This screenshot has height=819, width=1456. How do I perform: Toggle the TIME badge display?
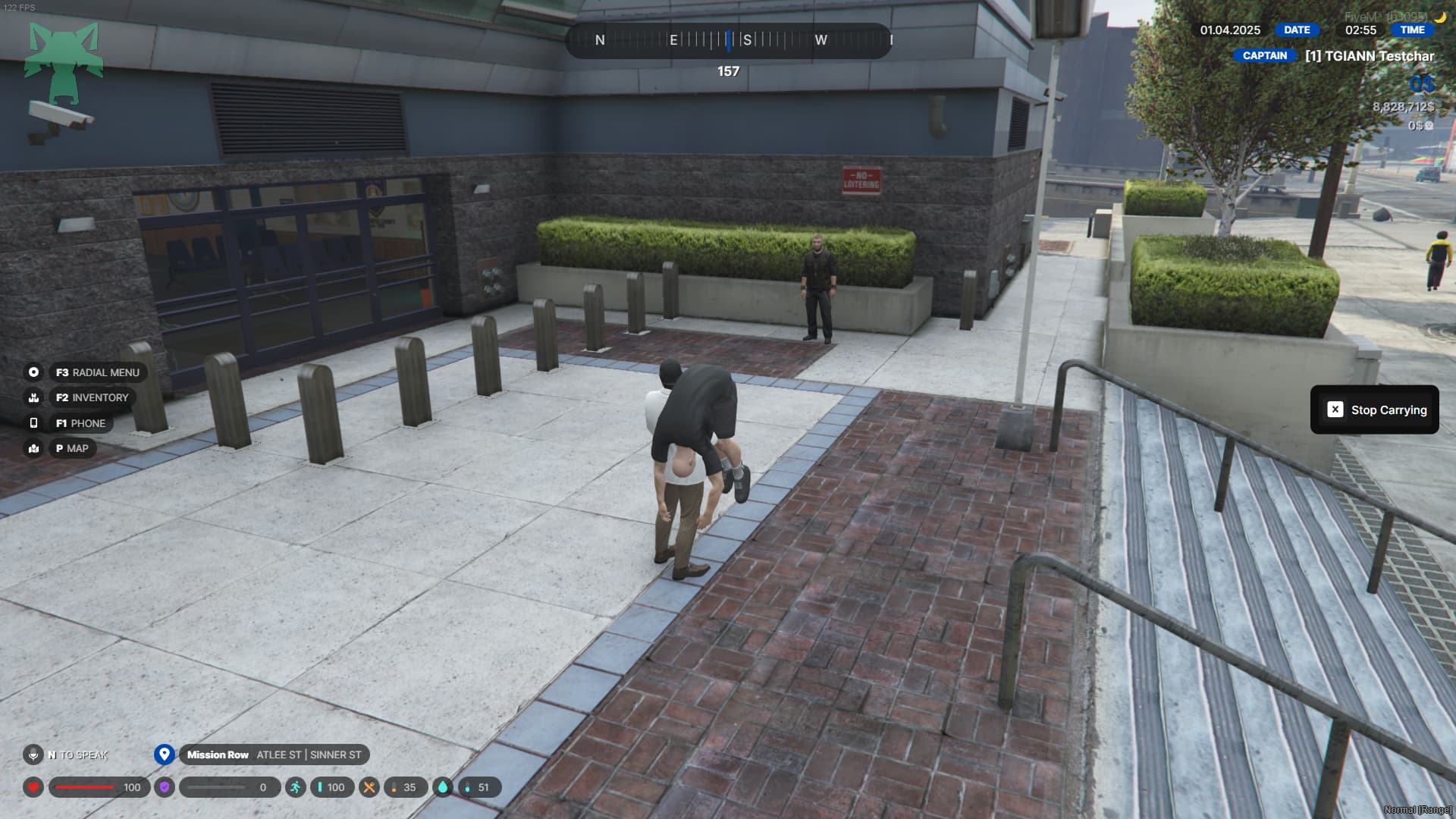1414,30
